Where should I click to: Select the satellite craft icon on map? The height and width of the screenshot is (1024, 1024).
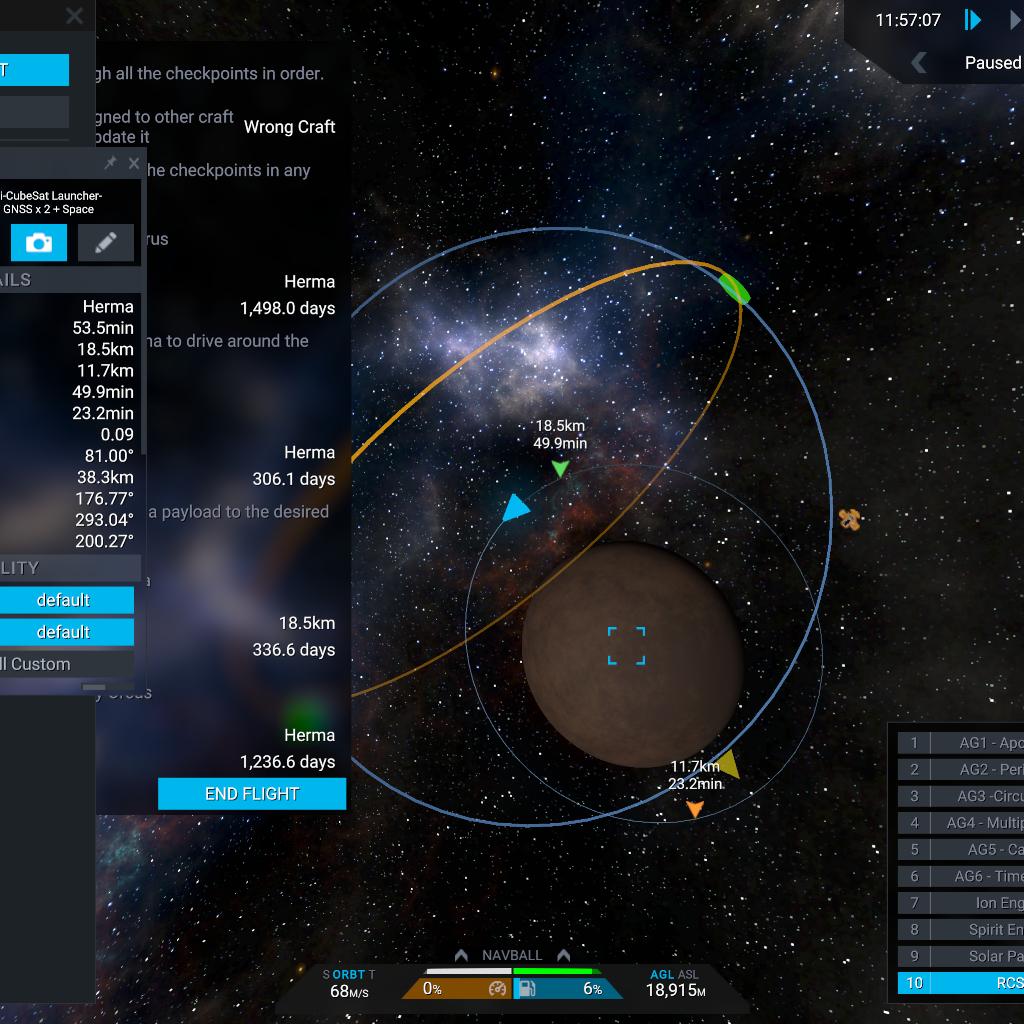point(849,520)
